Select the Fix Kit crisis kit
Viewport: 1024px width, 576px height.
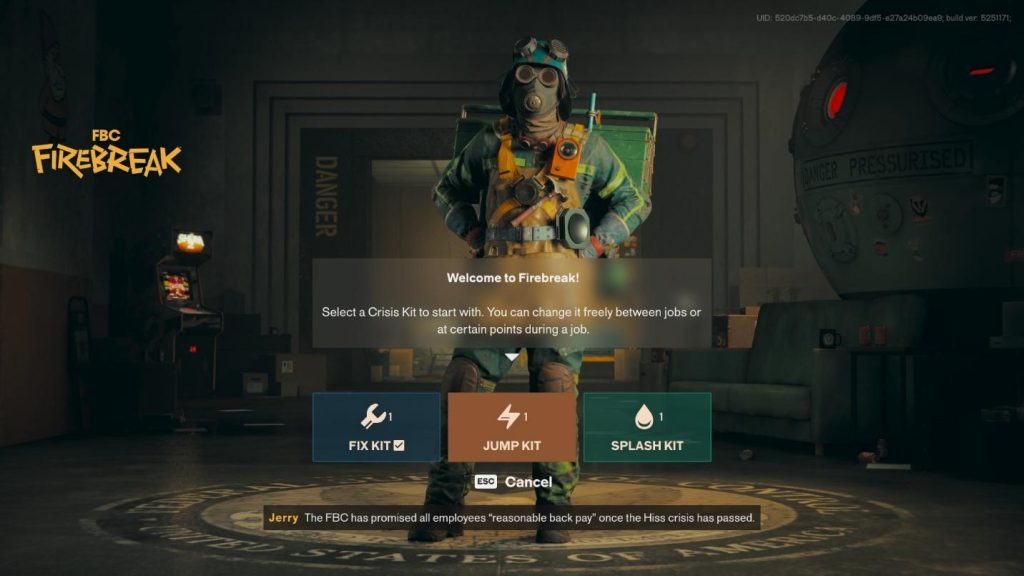(x=376, y=427)
